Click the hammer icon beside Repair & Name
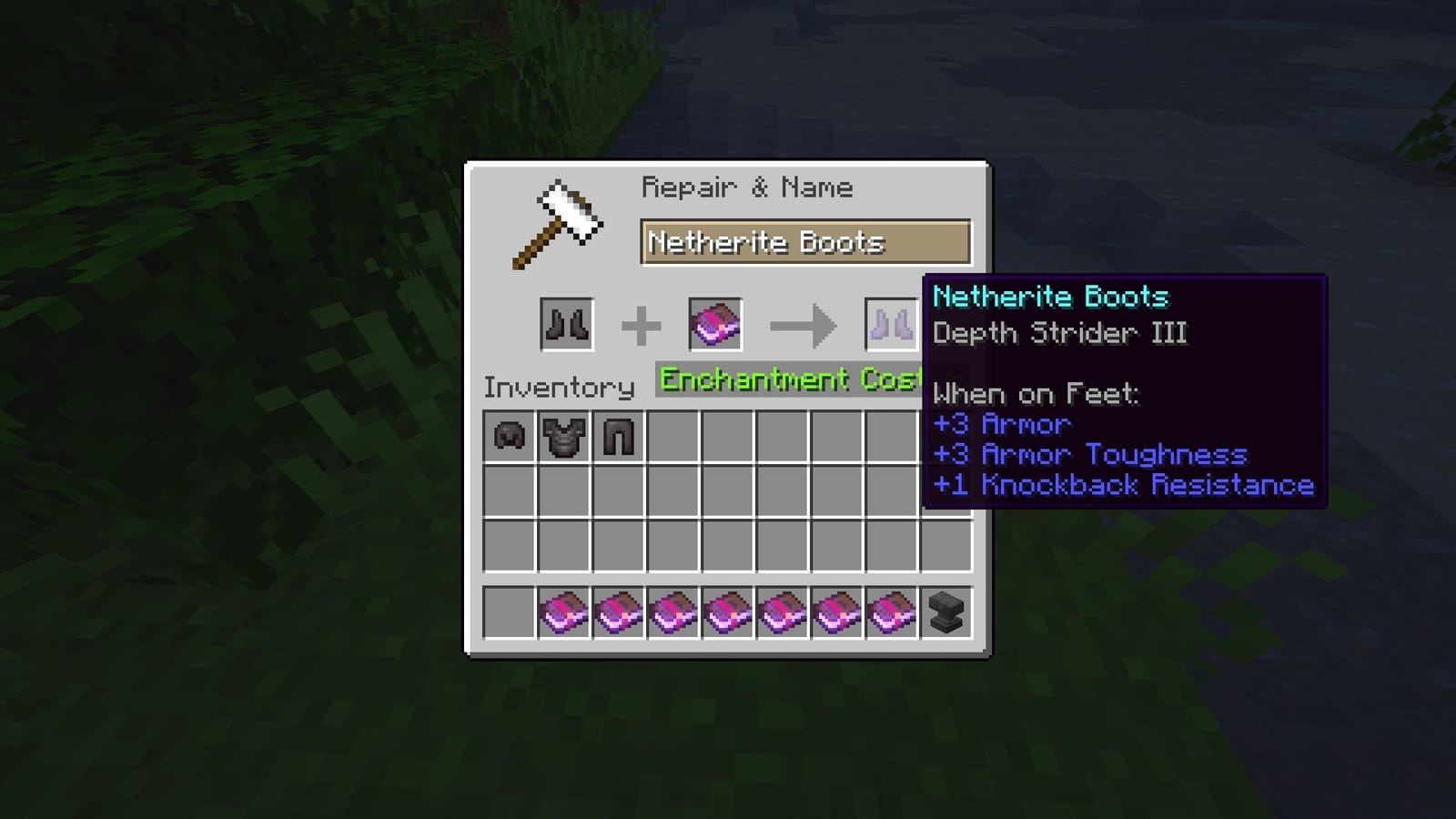The height and width of the screenshot is (819, 1456). 560,223
